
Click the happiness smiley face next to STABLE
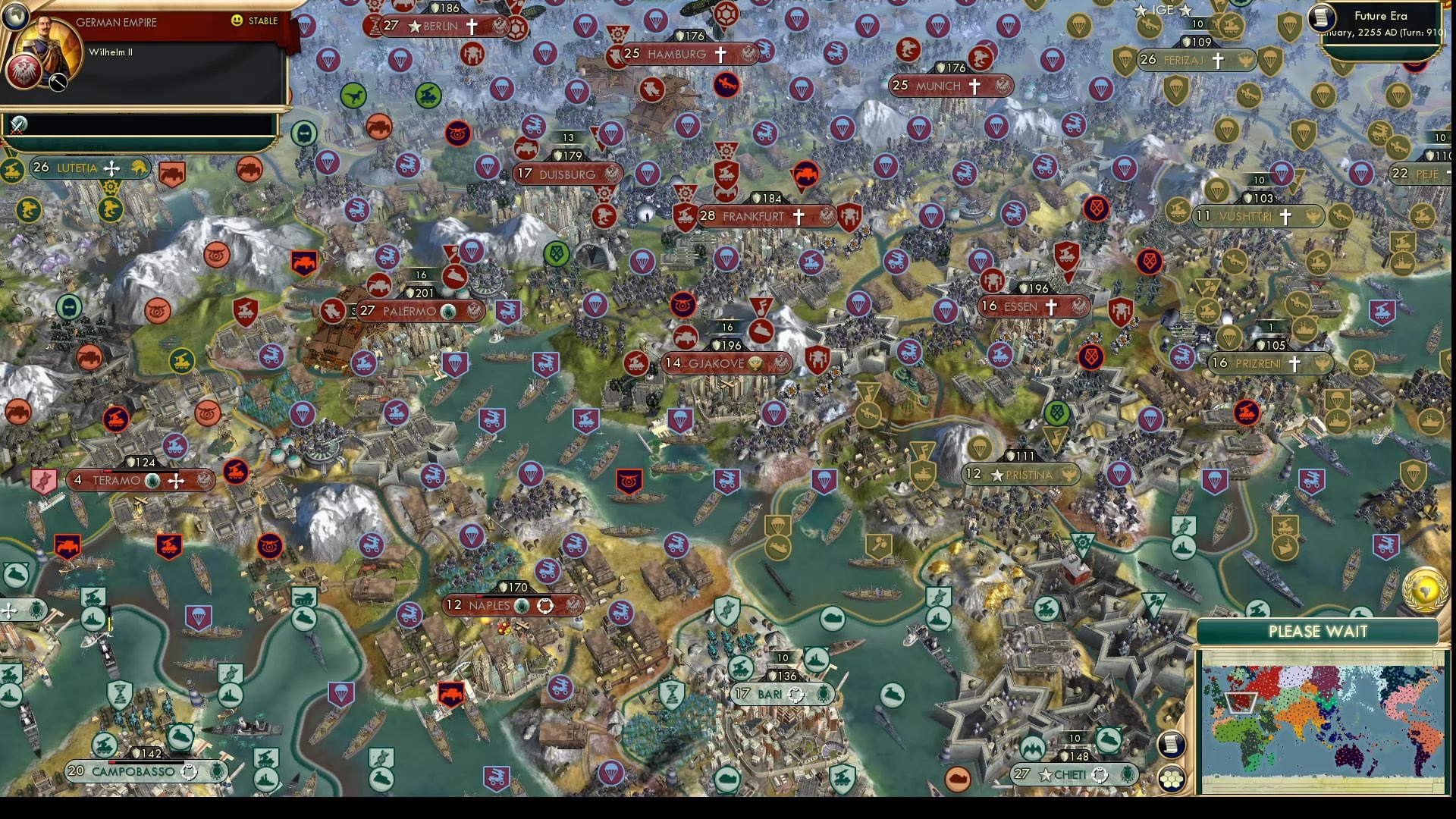tap(236, 20)
